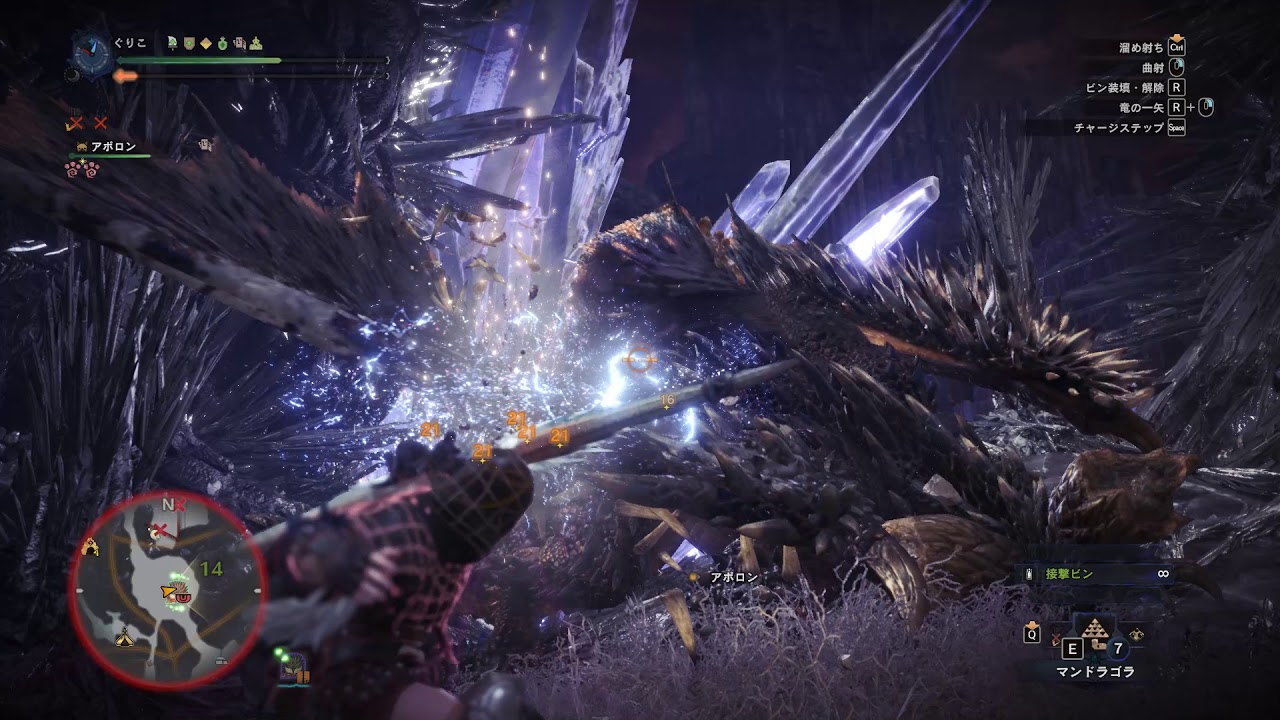Select the Palico アポロン name entry

tap(112, 147)
